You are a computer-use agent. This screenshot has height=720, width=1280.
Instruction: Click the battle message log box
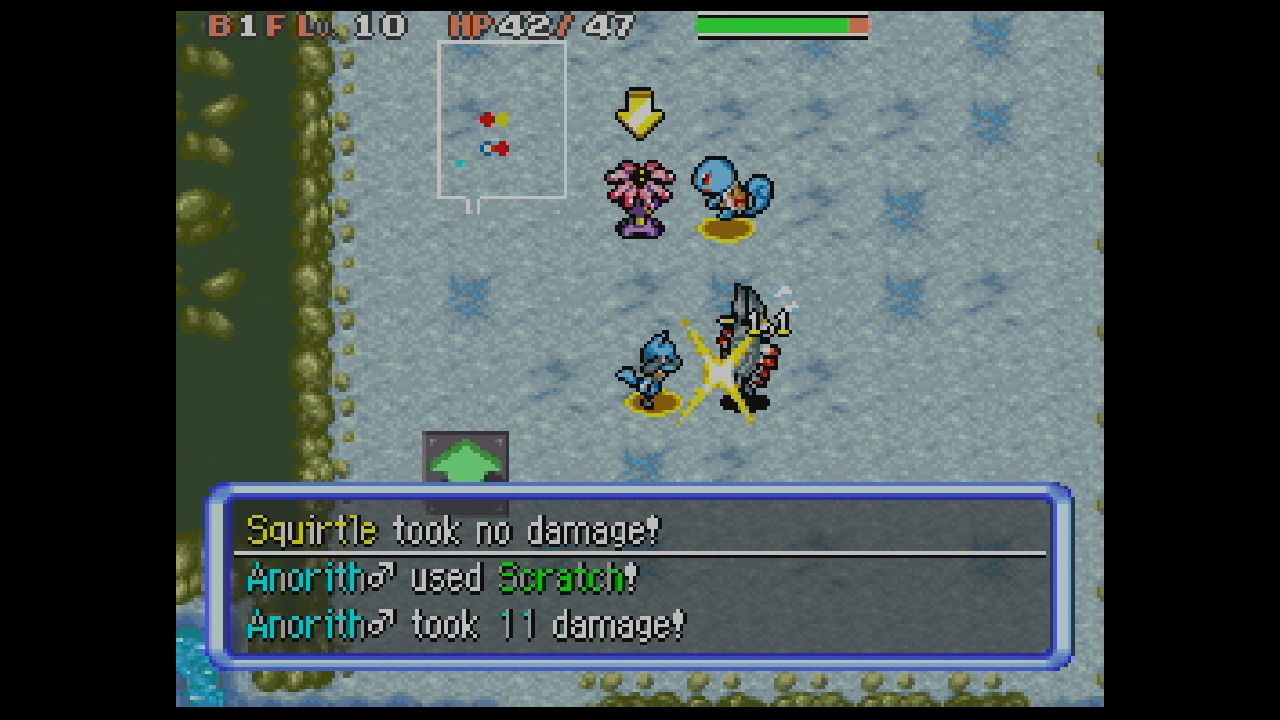(640, 576)
